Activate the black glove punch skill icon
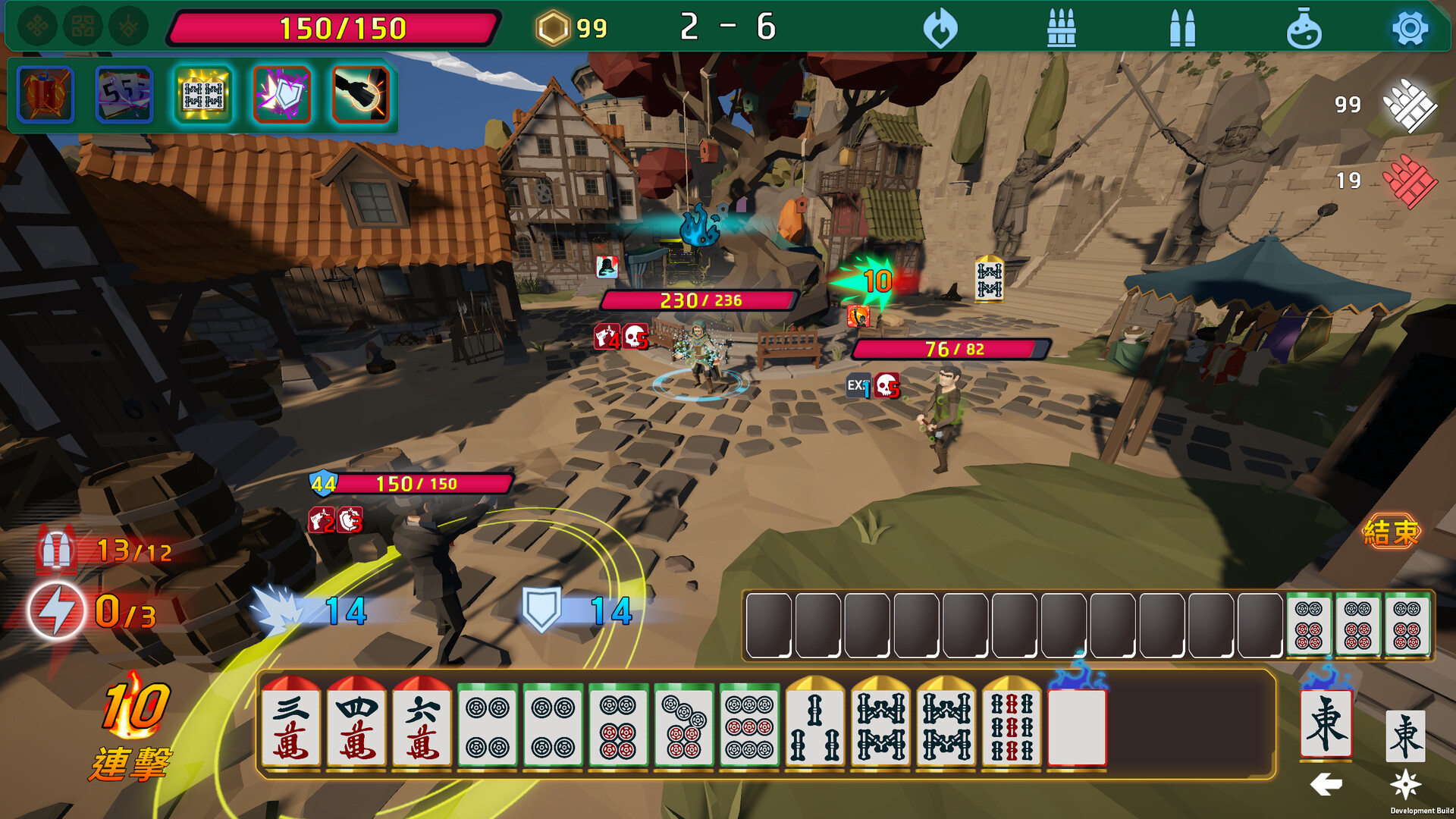Viewport: 1456px width, 819px height. tap(361, 95)
